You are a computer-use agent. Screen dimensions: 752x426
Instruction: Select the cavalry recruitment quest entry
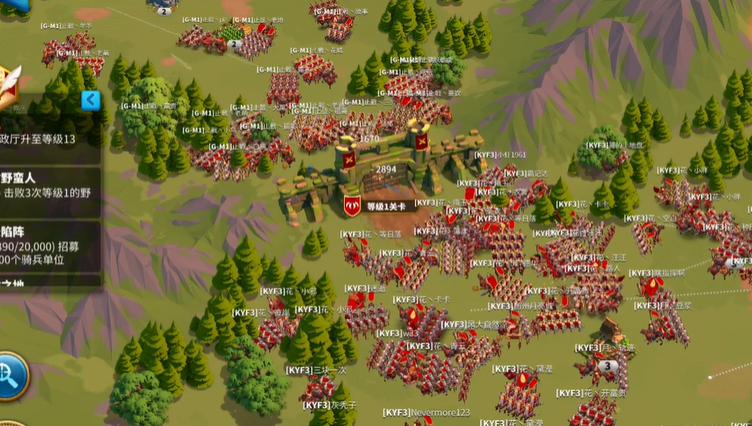point(48,248)
